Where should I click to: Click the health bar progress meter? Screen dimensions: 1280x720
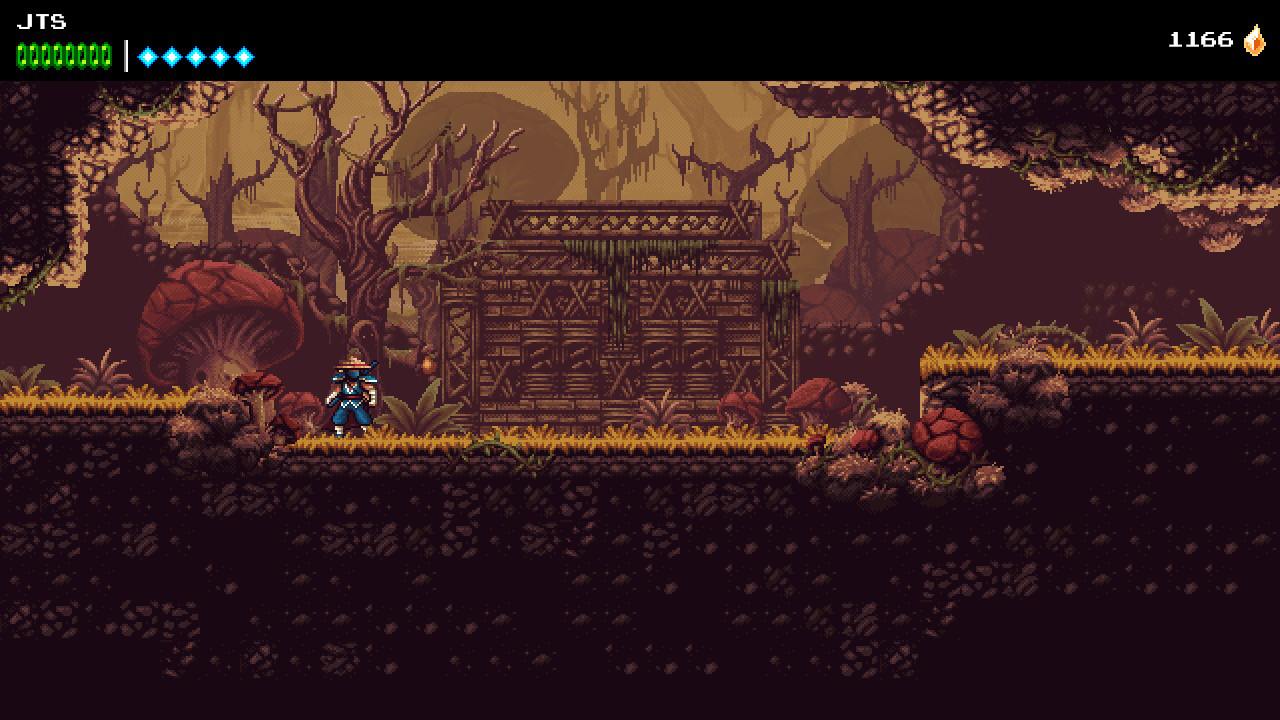pyautogui.click(x=62, y=56)
